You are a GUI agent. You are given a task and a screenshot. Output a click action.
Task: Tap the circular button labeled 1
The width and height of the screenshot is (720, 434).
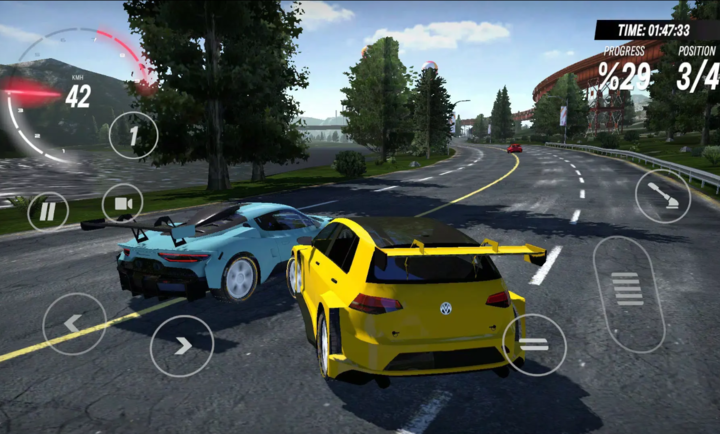133,135
